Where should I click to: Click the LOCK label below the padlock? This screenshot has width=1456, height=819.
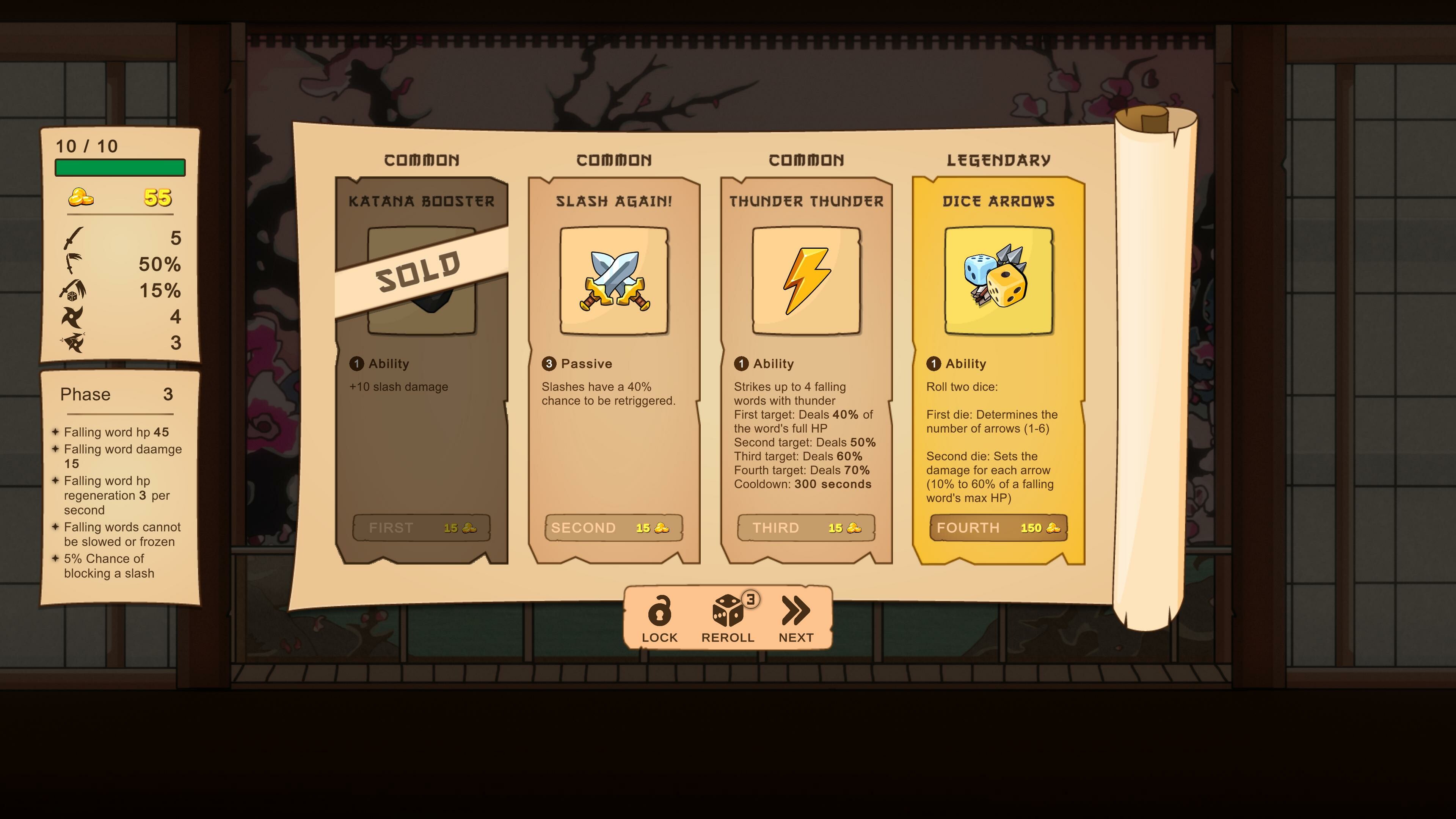click(x=660, y=637)
